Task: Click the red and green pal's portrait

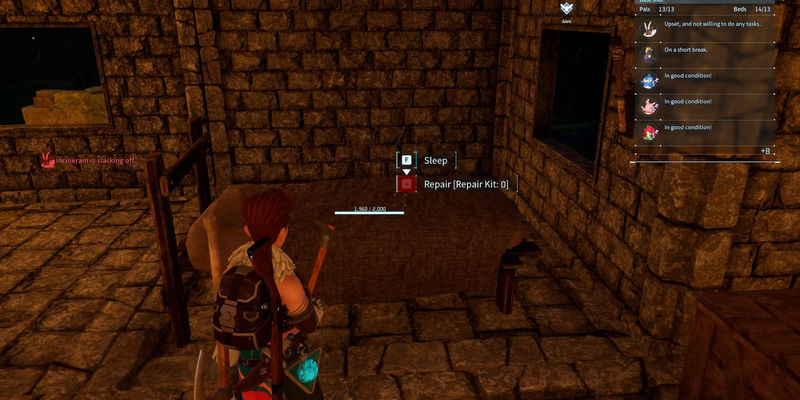Action: tap(647, 130)
